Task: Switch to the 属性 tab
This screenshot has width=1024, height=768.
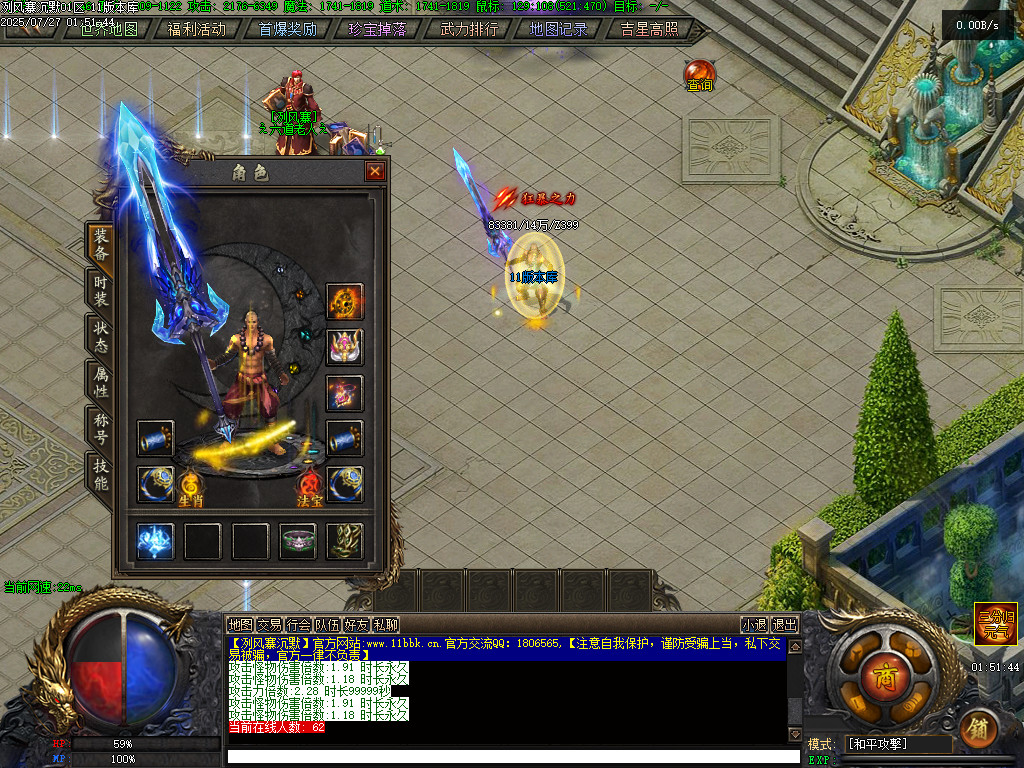Action: coord(101,383)
